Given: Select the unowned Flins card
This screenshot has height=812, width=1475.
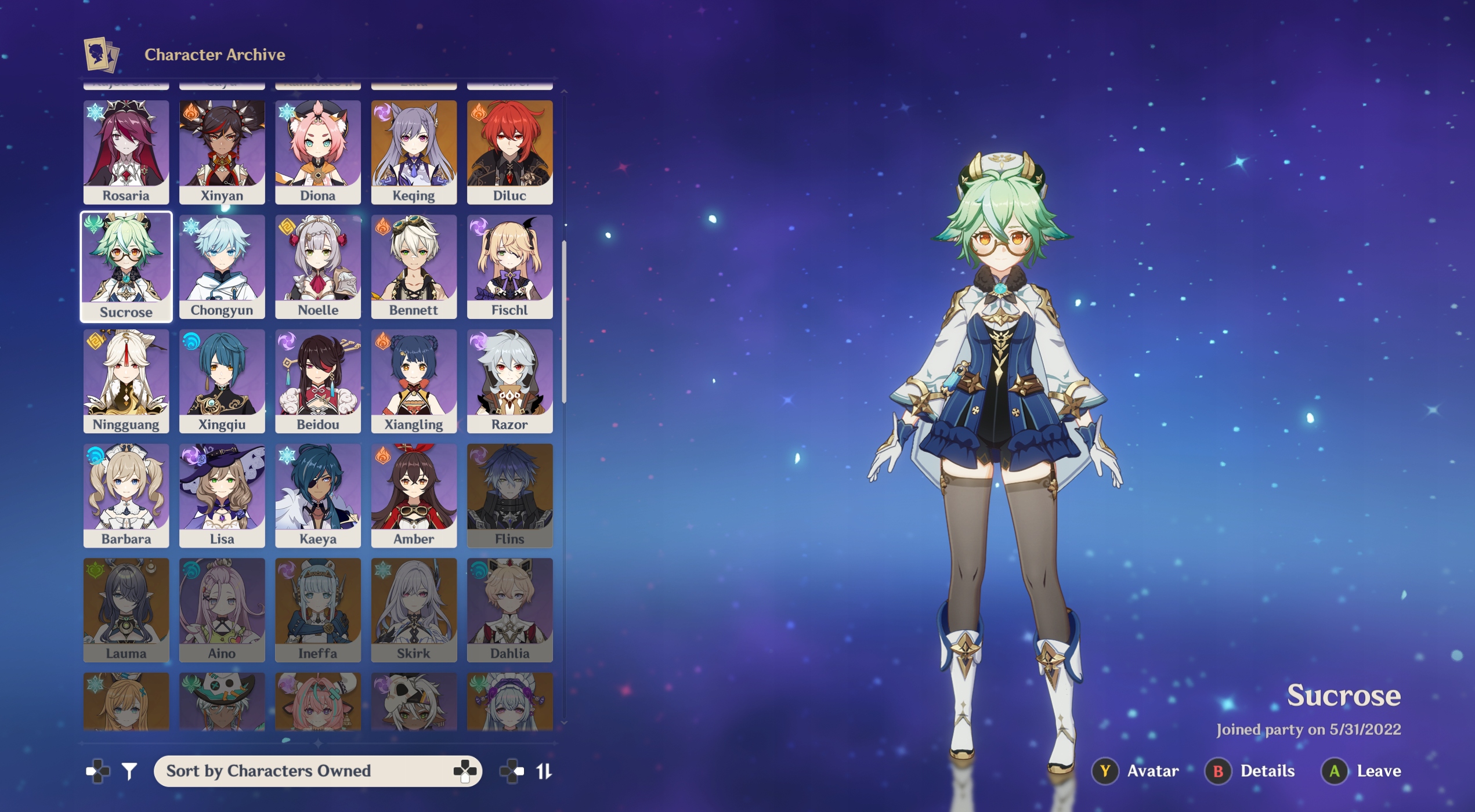Looking at the screenshot, I should pos(509,495).
